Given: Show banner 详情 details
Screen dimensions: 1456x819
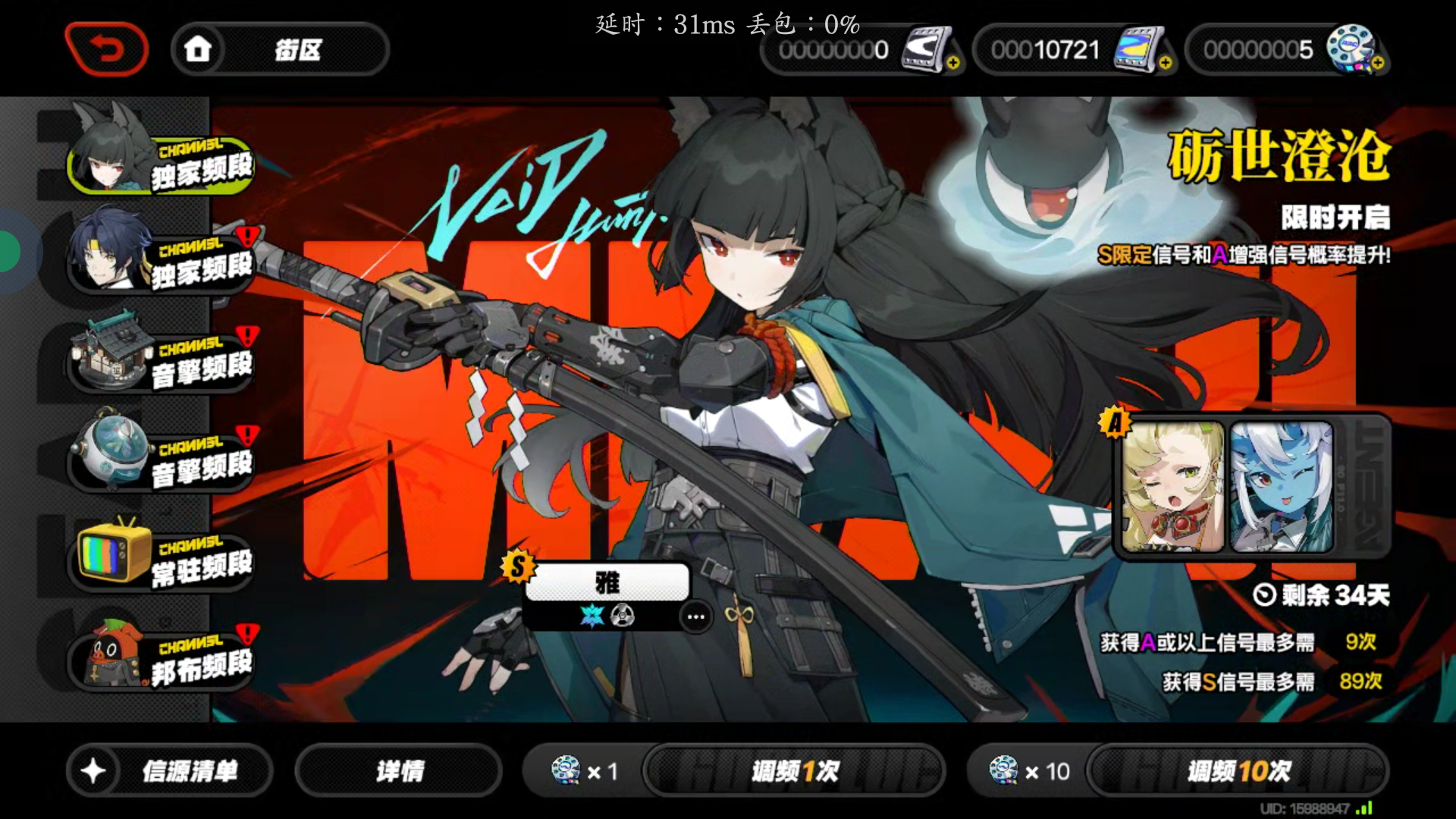Looking at the screenshot, I should 399,771.
